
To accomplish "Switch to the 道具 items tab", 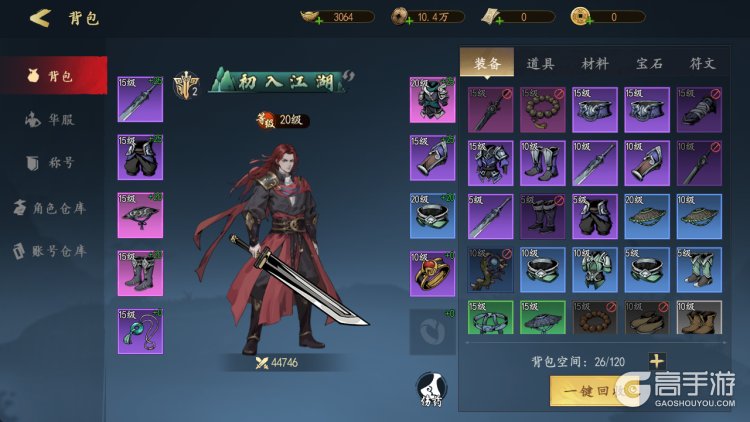I will (541, 63).
